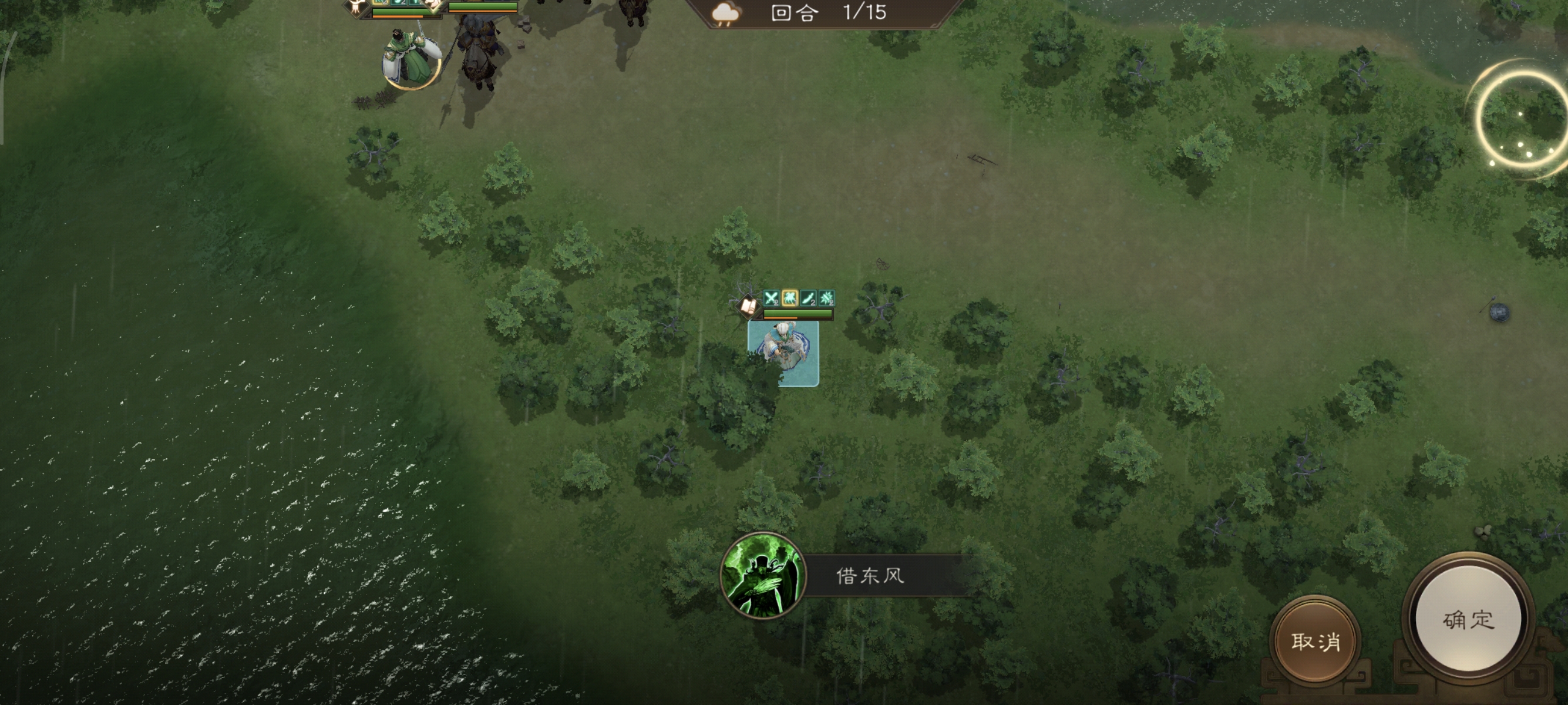
Task: Click the enemy general's diamond emblem at top
Action: coord(433,6)
